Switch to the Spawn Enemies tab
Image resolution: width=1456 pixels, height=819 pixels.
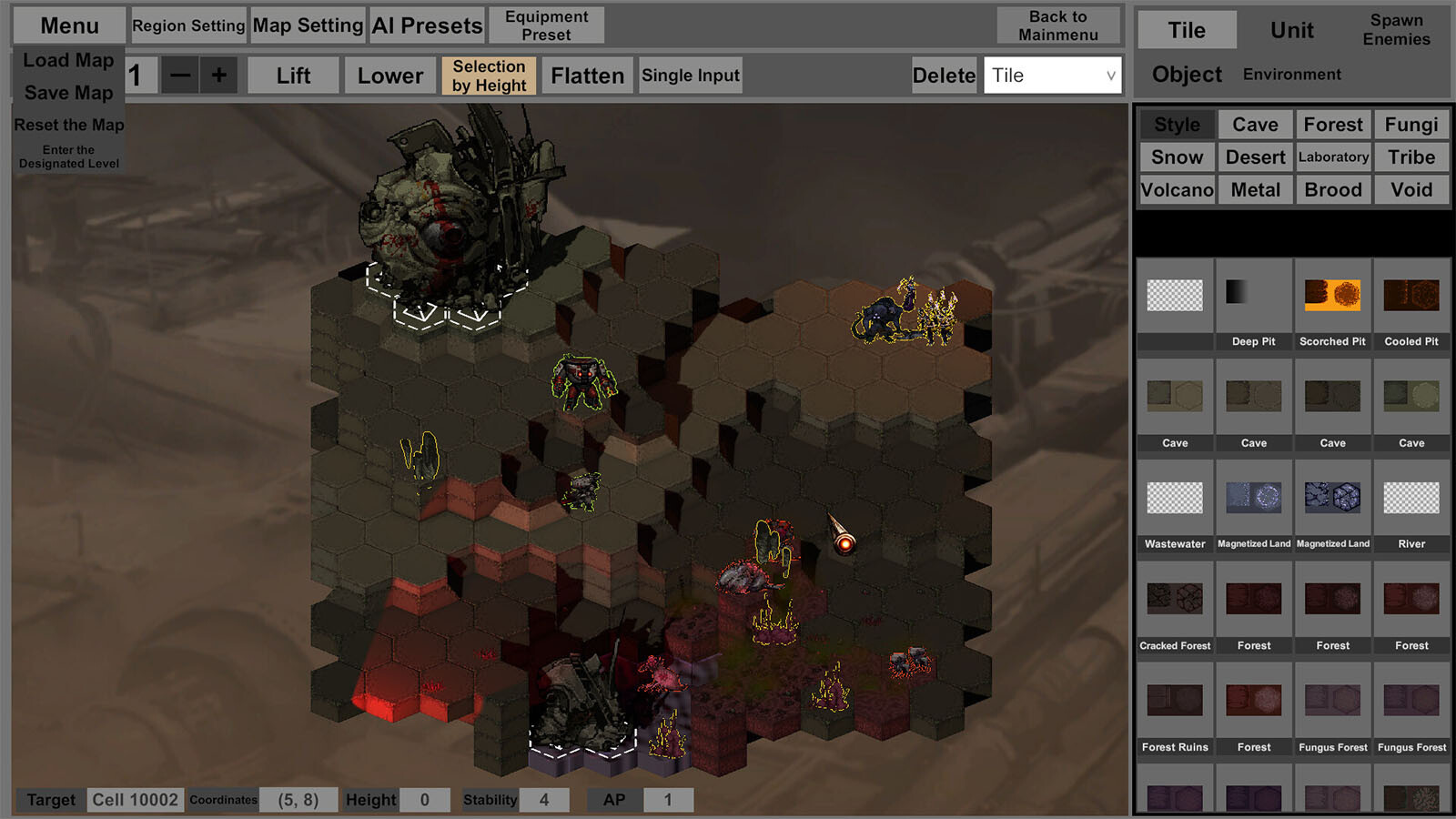click(1396, 30)
